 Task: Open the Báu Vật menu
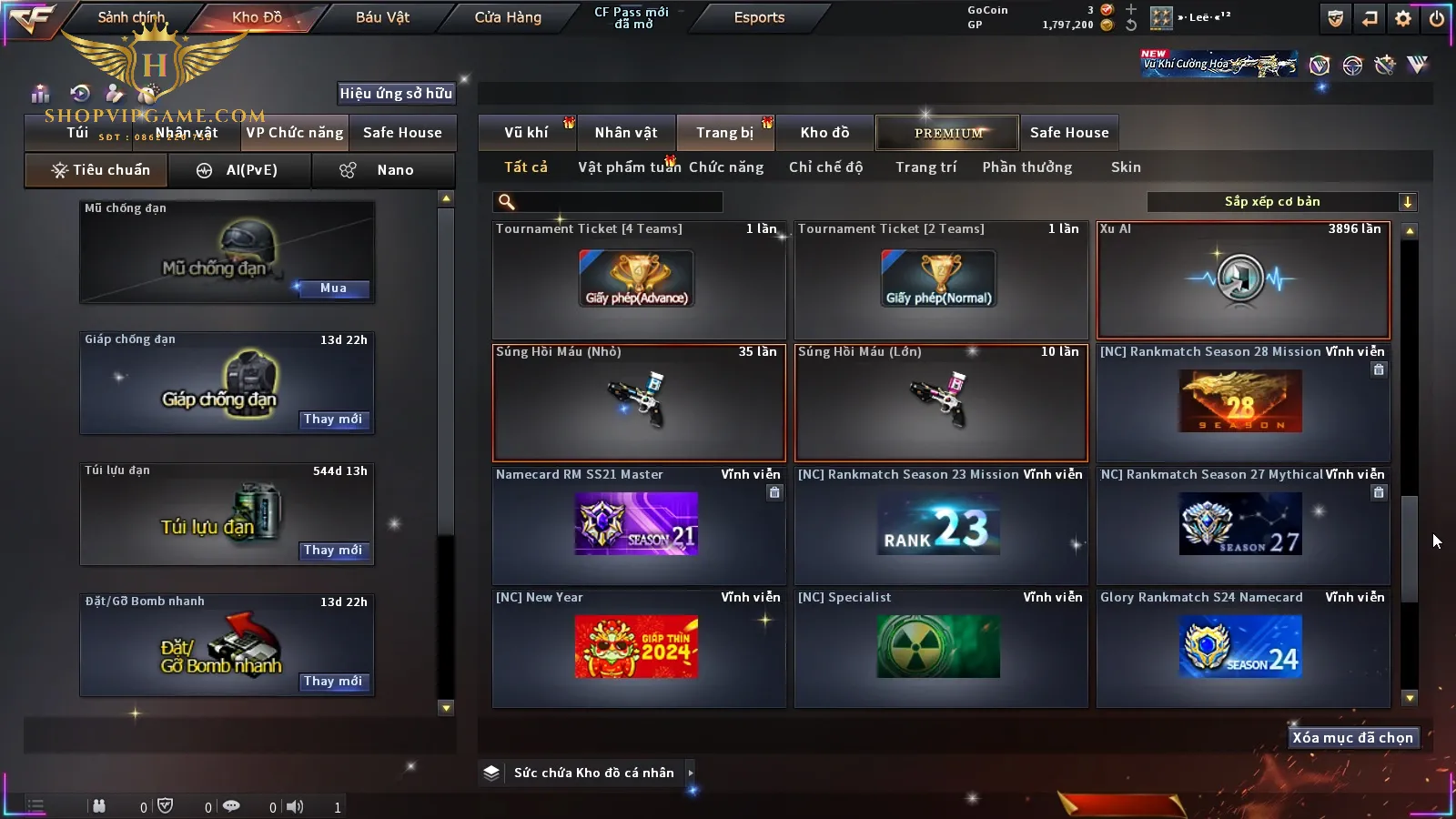tap(382, 17)
